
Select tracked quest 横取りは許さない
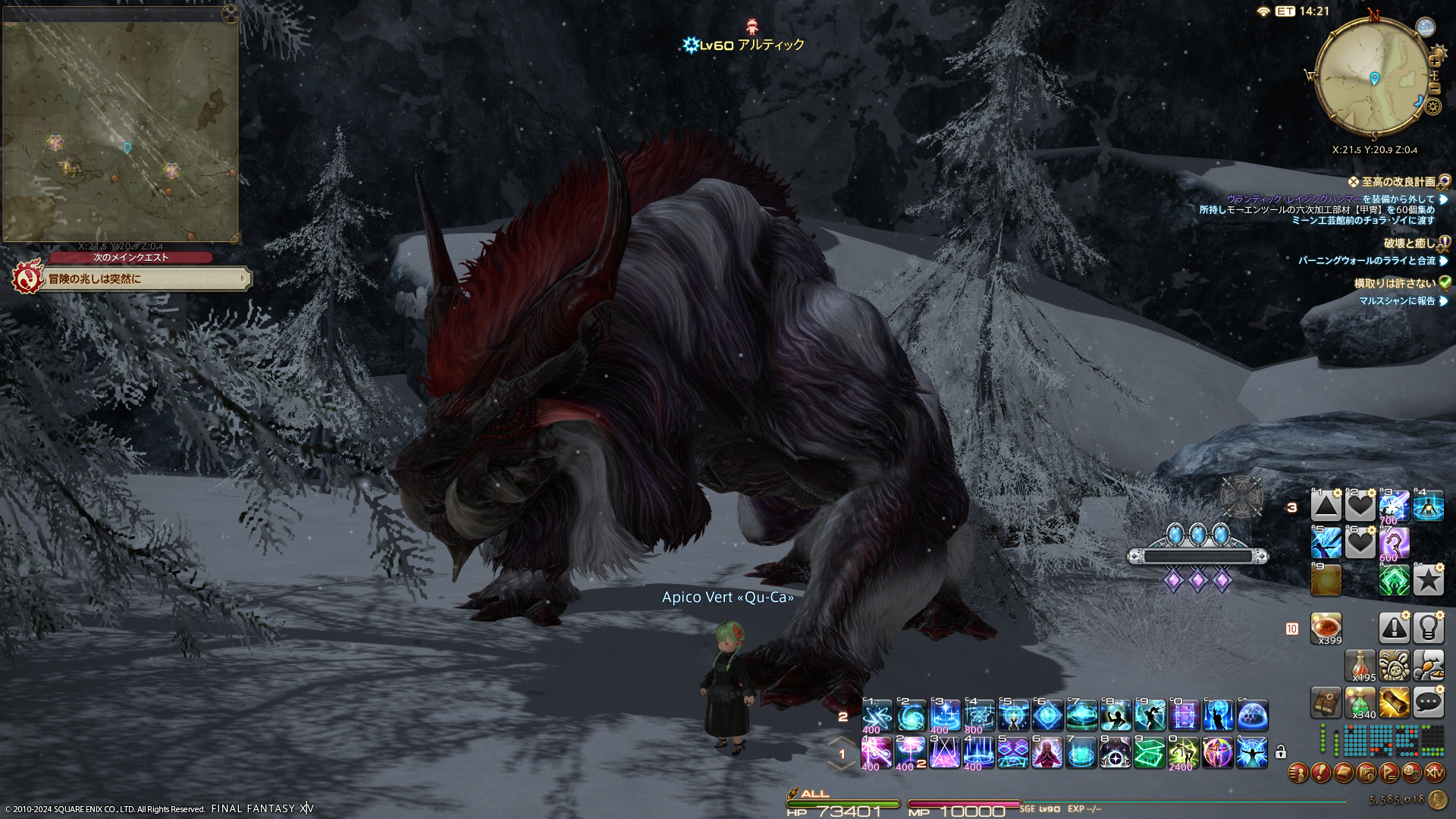pyautogui.click(x=1395, y=284)
